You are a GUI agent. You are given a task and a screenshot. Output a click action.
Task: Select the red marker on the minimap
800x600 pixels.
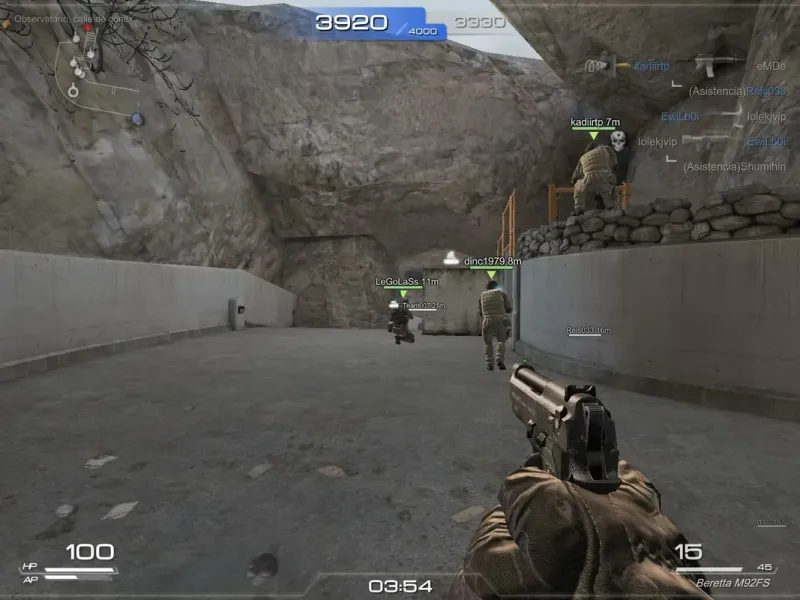(89, 27)
